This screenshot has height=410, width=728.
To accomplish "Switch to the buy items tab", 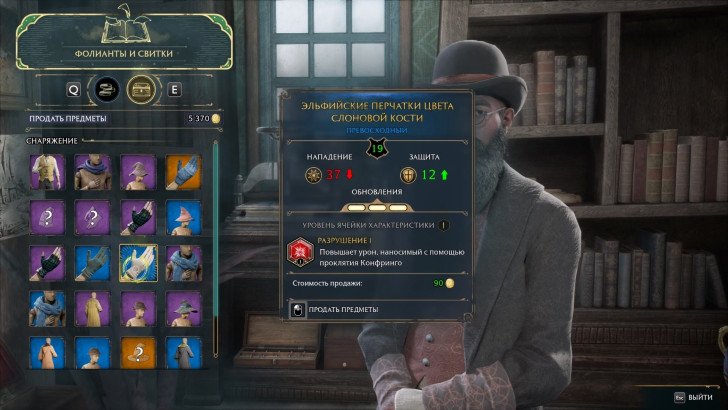I will coord(105,89).
